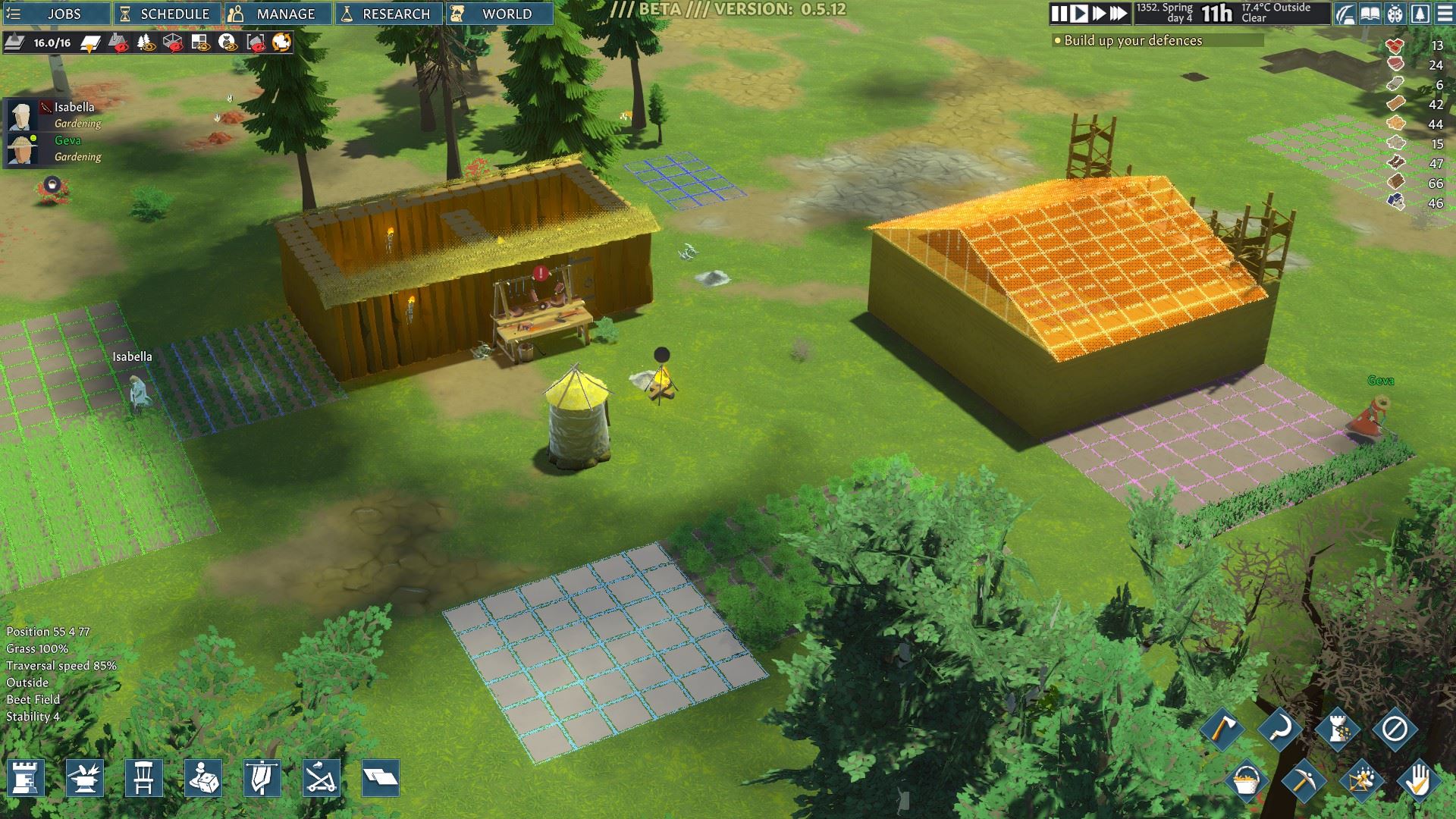
Task: Pause the game
Action: 1059,14
